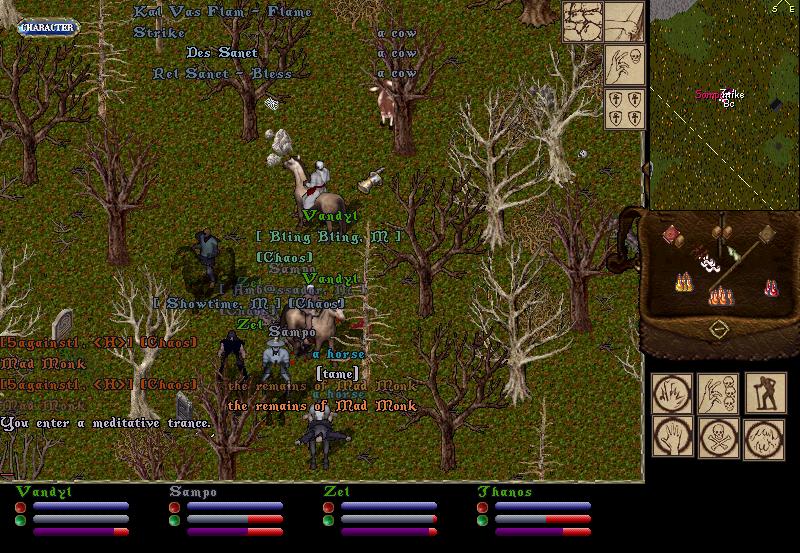Use the cracked stone wall spell icon

tap(581, 22)
